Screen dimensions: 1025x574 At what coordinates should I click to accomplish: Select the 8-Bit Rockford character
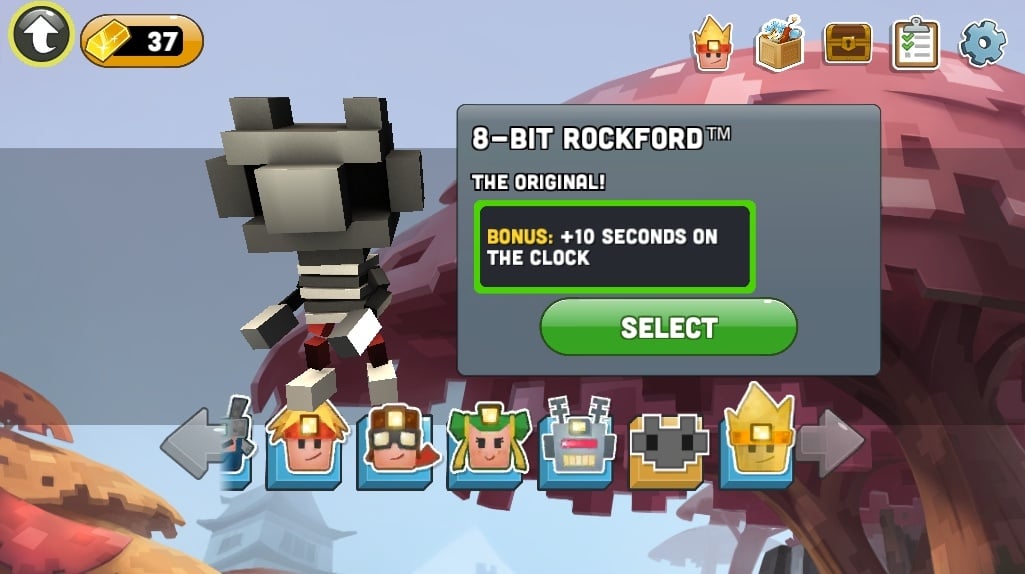tap(668, 327)
